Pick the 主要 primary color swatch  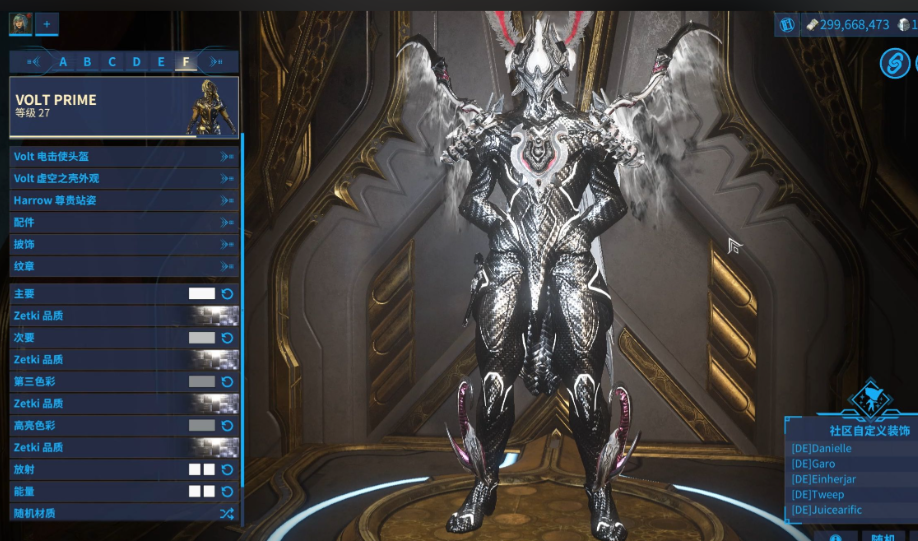point(202,294)
